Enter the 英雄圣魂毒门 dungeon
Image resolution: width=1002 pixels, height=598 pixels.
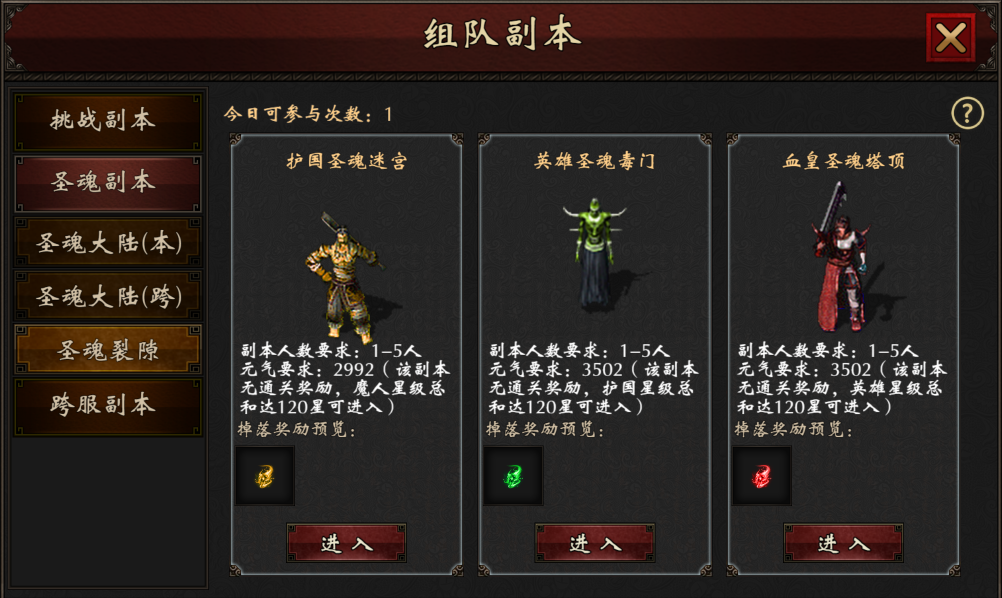(x=595, y=543)
